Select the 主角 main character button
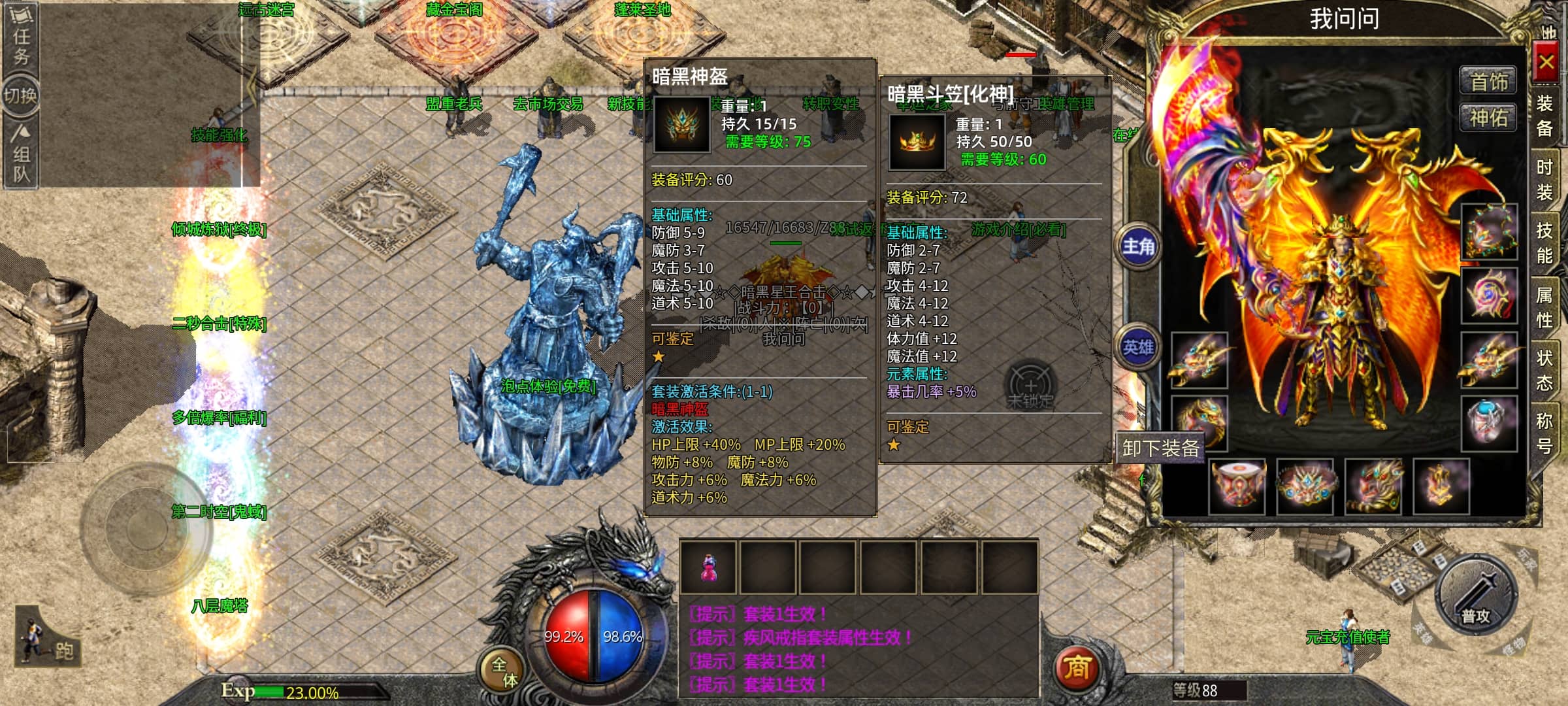The height and width of the screenshot is (706, 1568). [x=1138, y=246]
